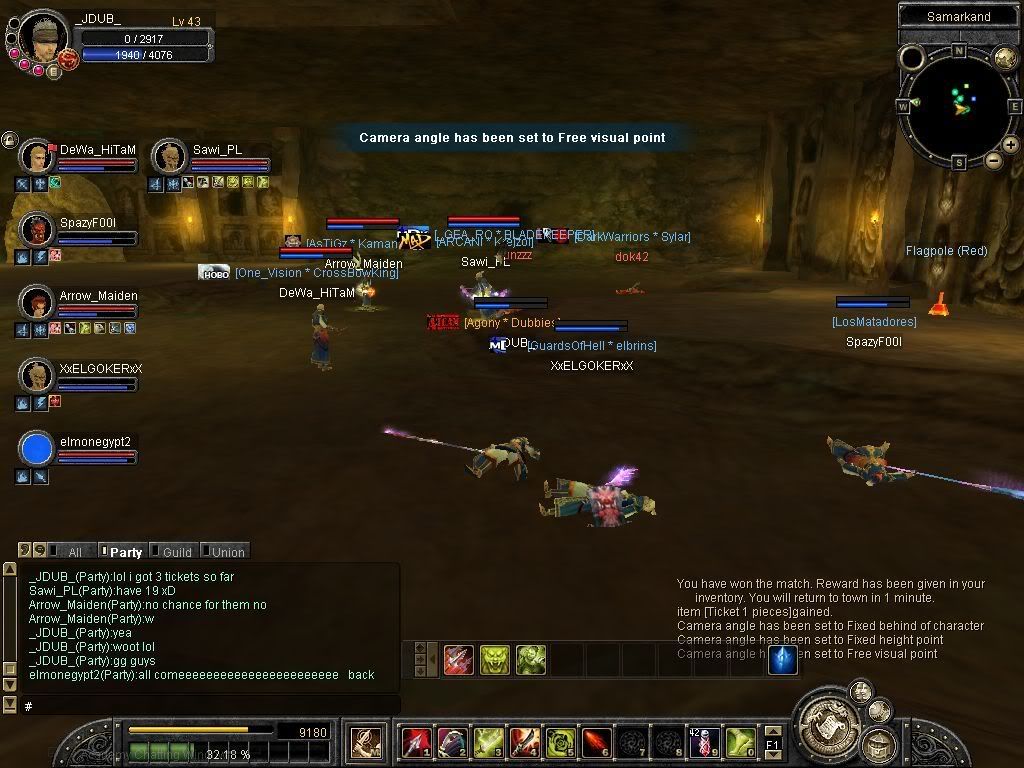The height and width of the screenshot is (768, 1024).
Task: Click the blue crystal item icon
Action: coord(781,659)
